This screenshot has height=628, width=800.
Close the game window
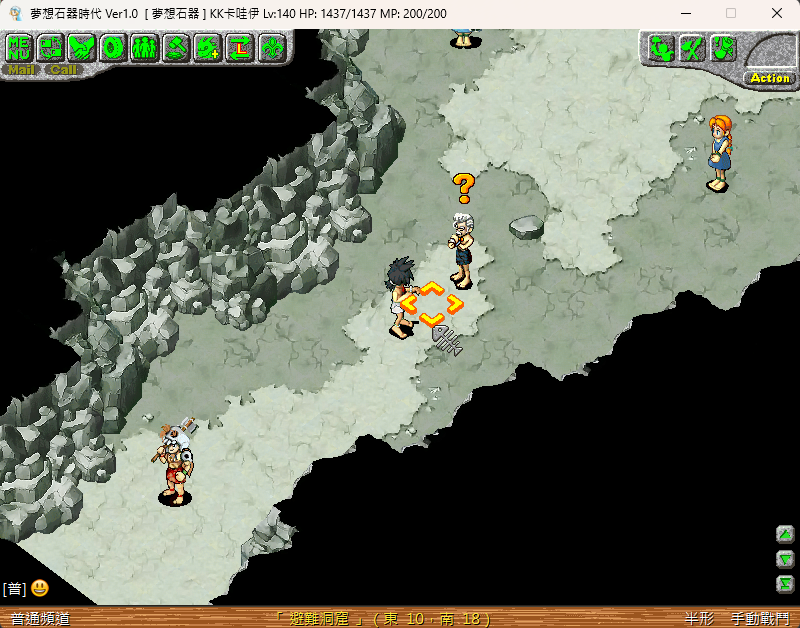point(777,13)
